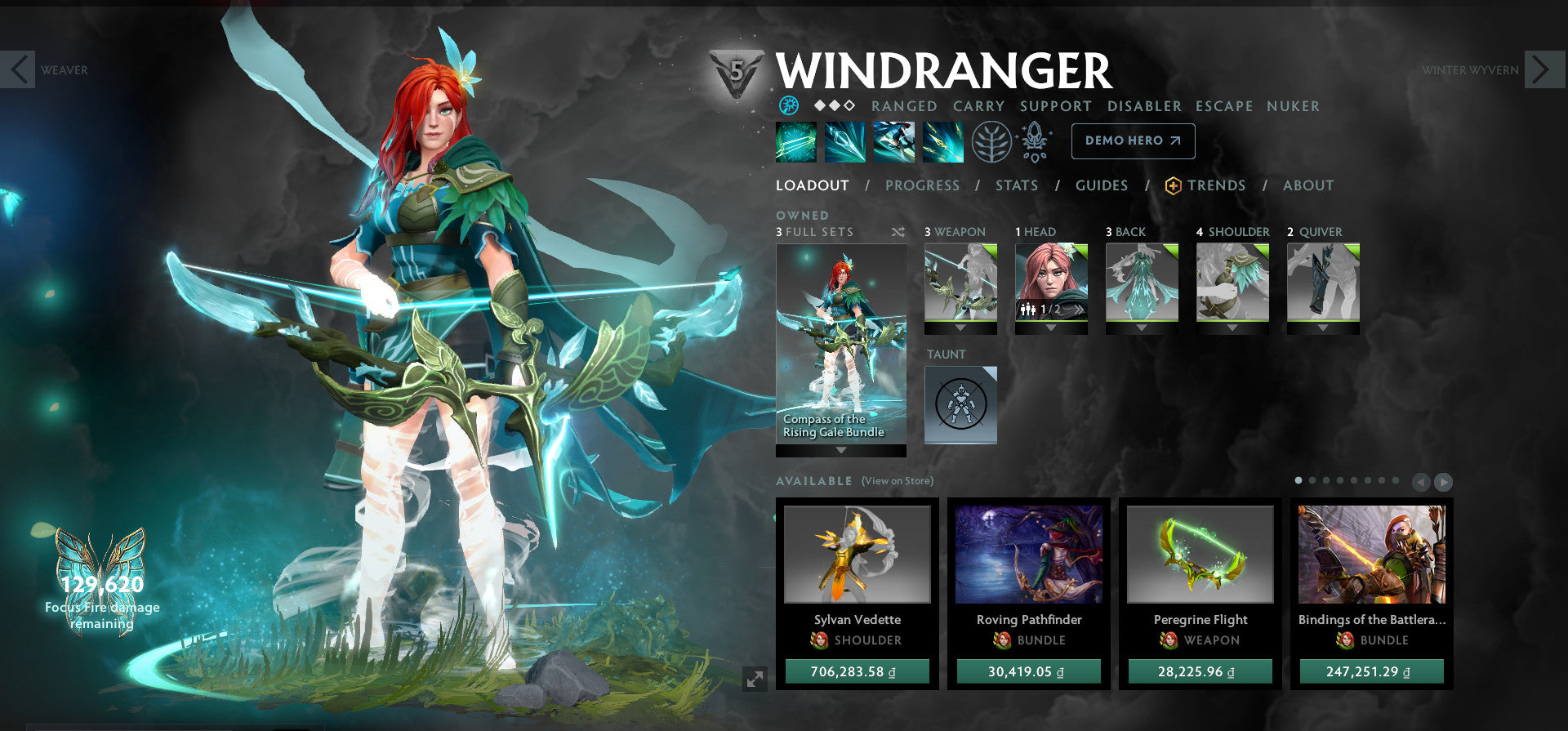Select the Powershot ability icon
1568x731 pixels.
[x=845, y=140]
